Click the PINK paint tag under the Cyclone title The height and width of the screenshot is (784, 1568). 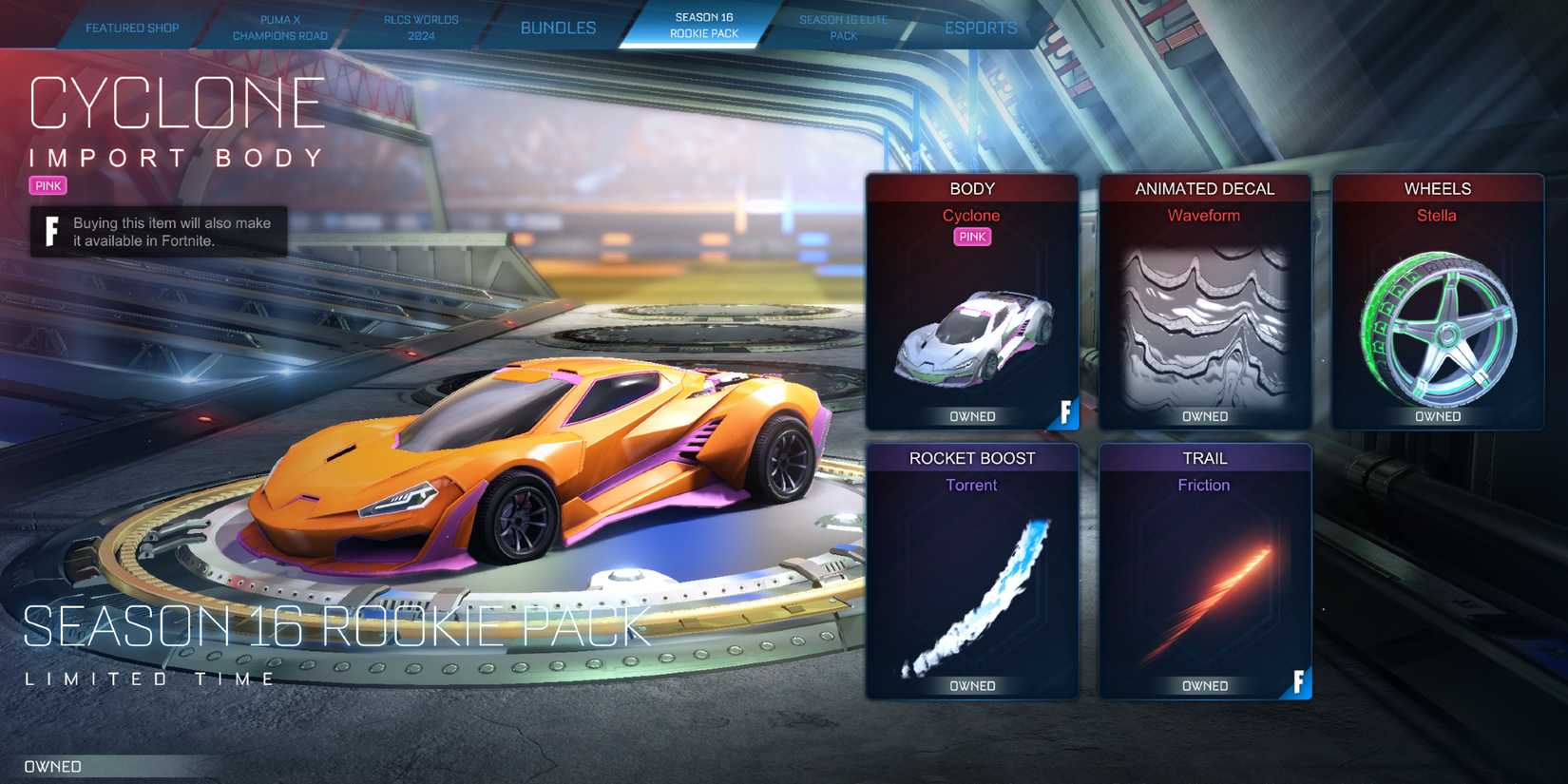coord(47,185)
